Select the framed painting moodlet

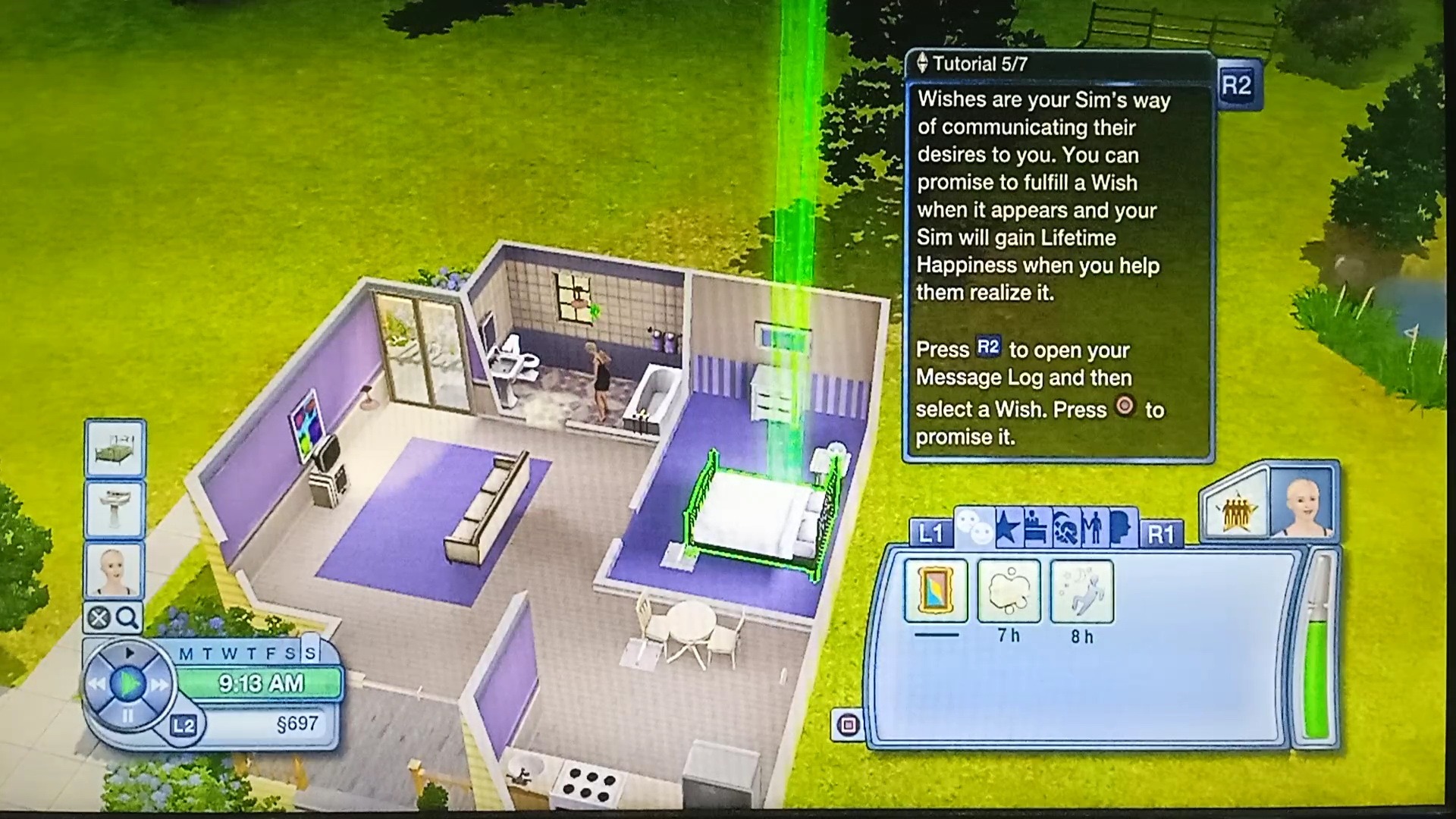coord(937,591)
